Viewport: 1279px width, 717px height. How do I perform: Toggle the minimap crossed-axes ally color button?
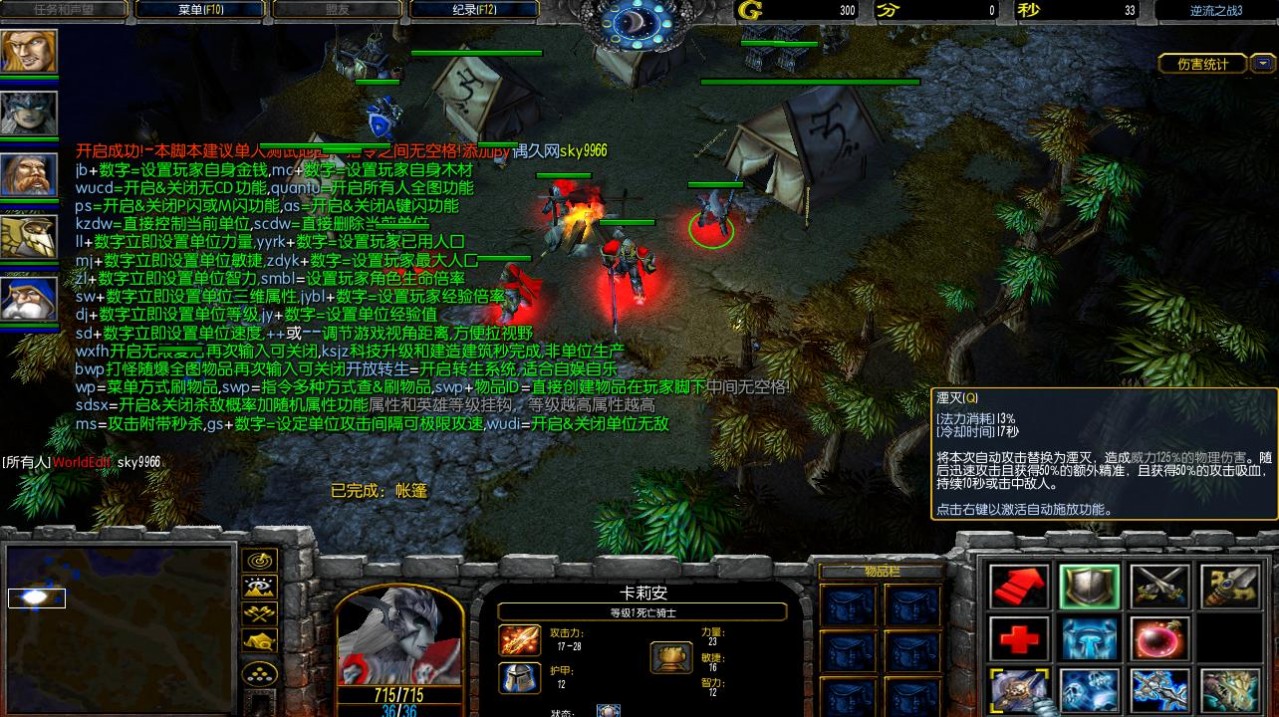tap(260, 614)
